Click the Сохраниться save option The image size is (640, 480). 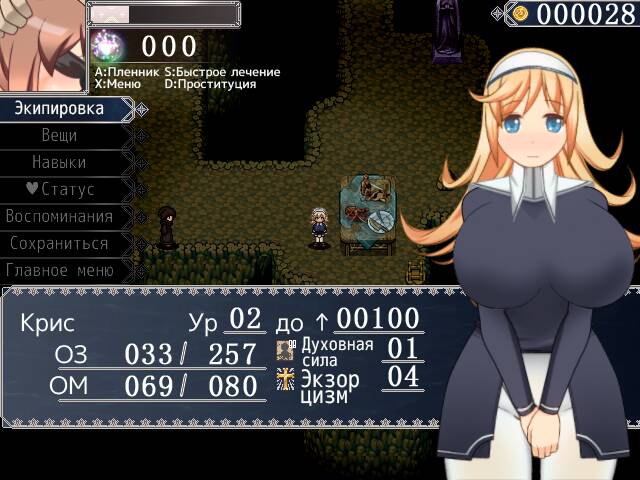(x=59, y=243)
